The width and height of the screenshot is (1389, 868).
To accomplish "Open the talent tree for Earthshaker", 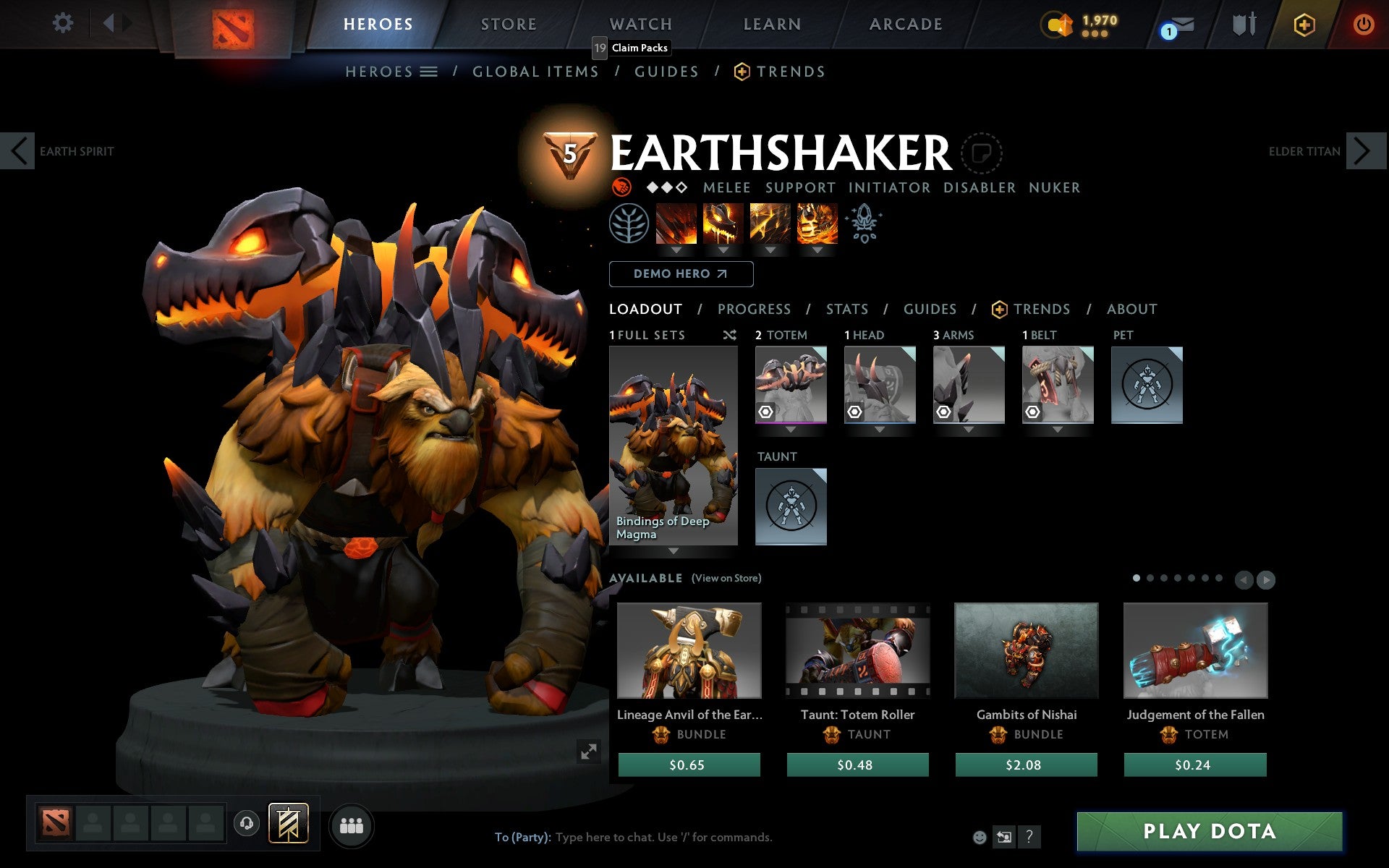I will click(x=629, y=224).
